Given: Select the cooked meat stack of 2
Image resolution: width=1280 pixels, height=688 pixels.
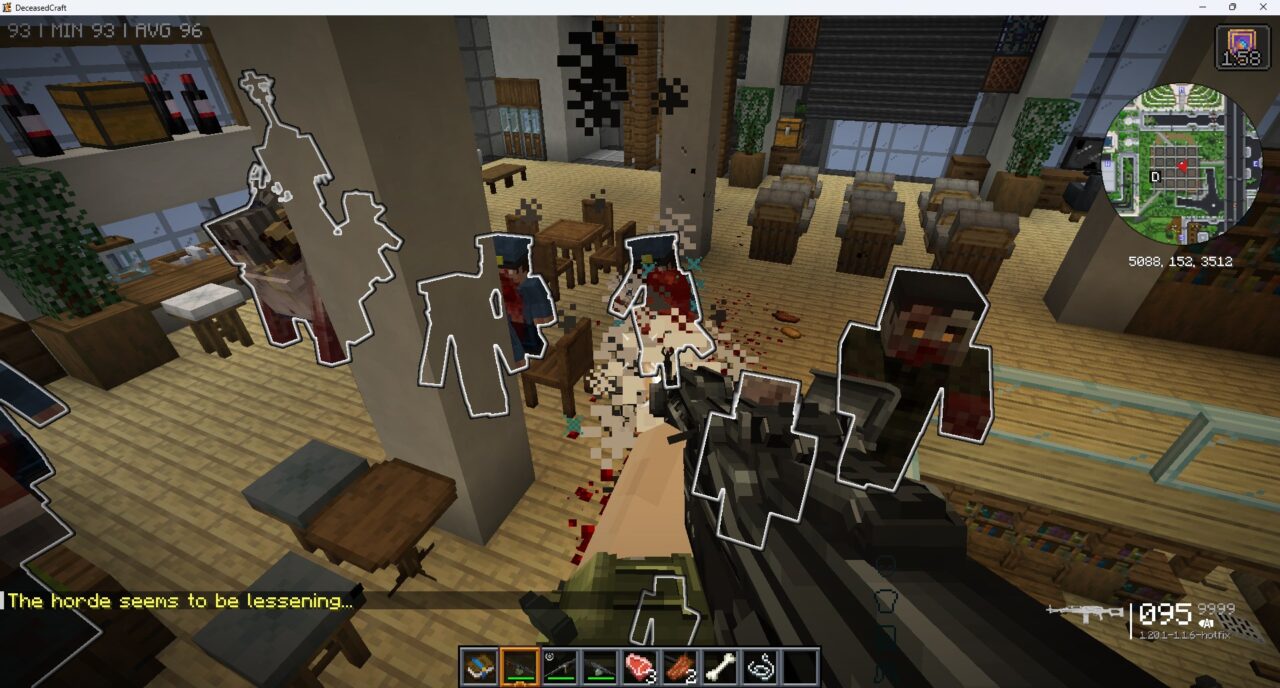Looking at the screenshot, I should coord(679,667).
